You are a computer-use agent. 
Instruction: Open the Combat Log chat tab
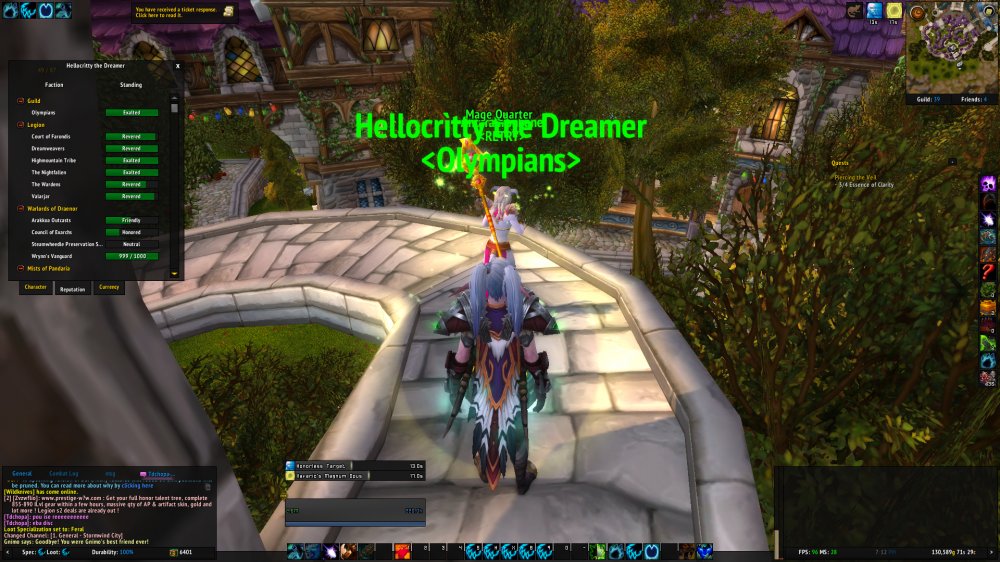point(64,473)
